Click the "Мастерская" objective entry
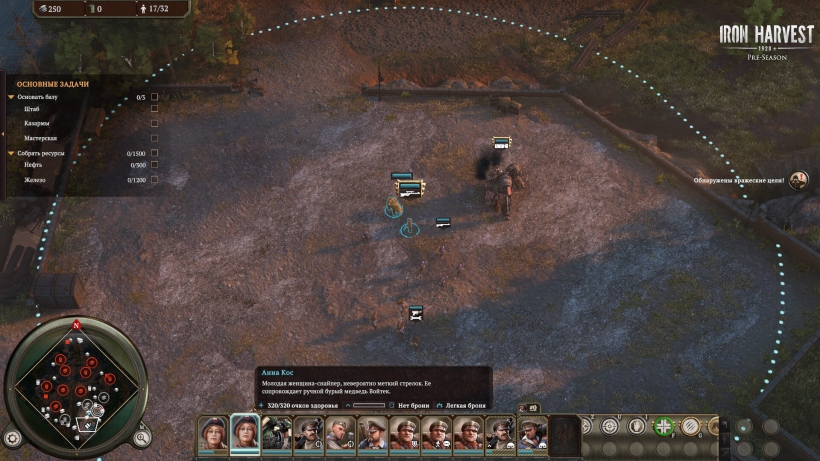The height and width of the screenshot is (461, 820). [41, 138]
